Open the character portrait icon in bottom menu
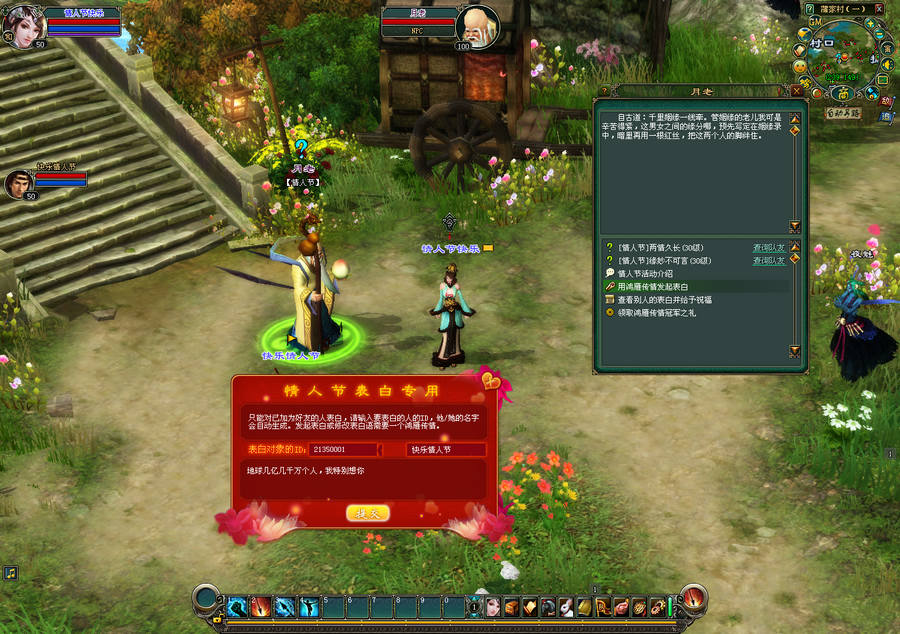The width and height of the screenshot is (900, 634). pyautogui.click(x=492, y=606)
